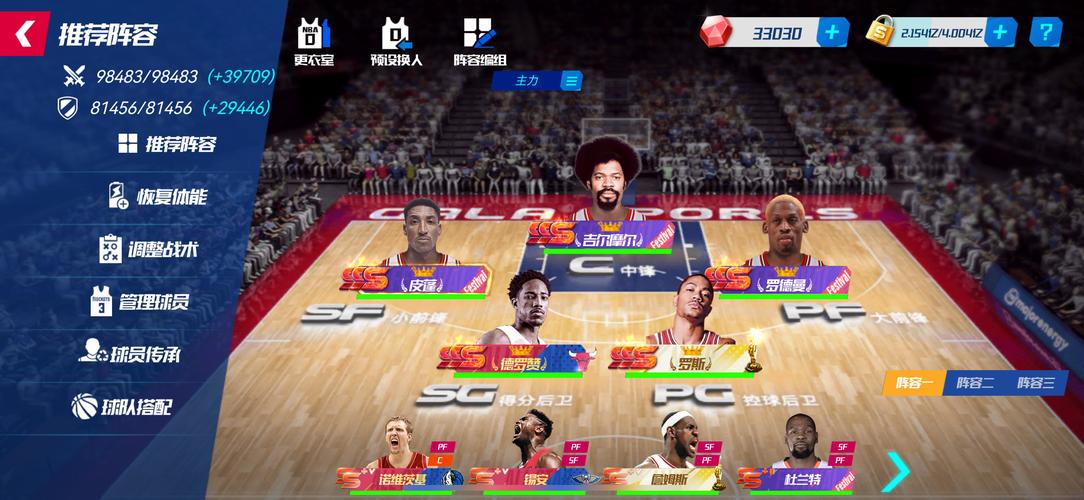Add more red gems with the plus button

(832, 32)
